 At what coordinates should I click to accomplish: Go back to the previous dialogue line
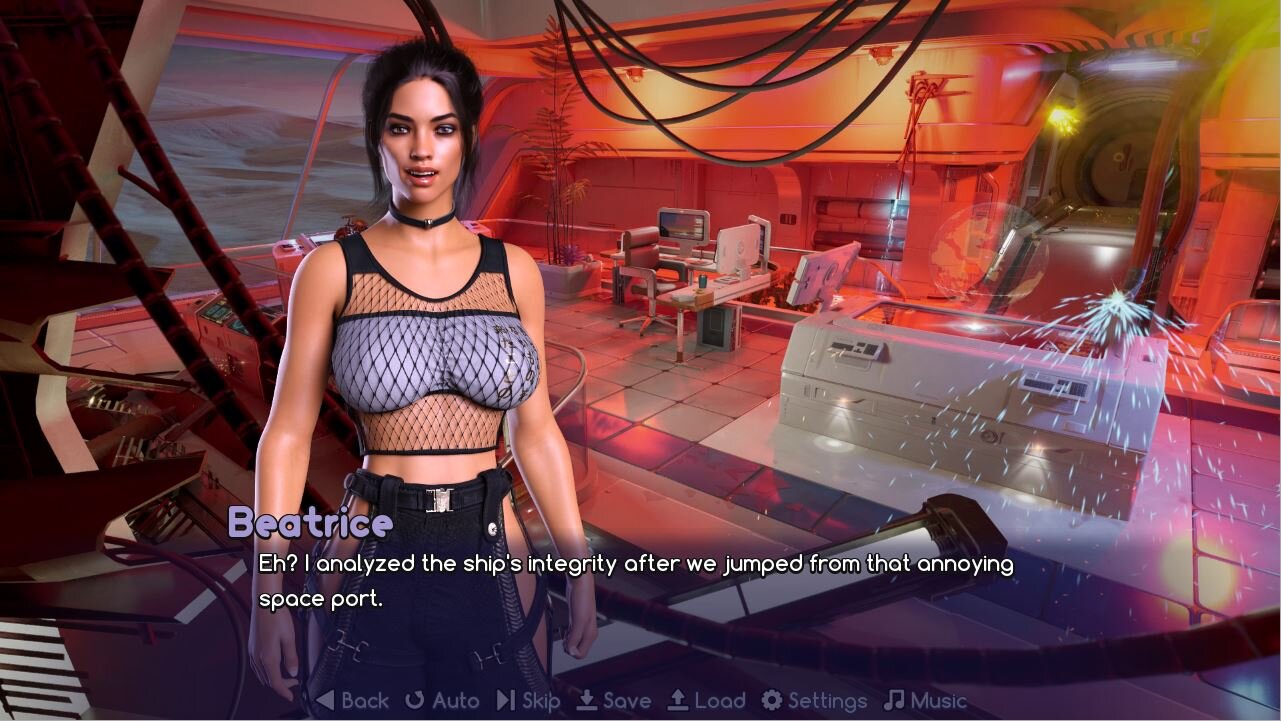tap(352, 701)
